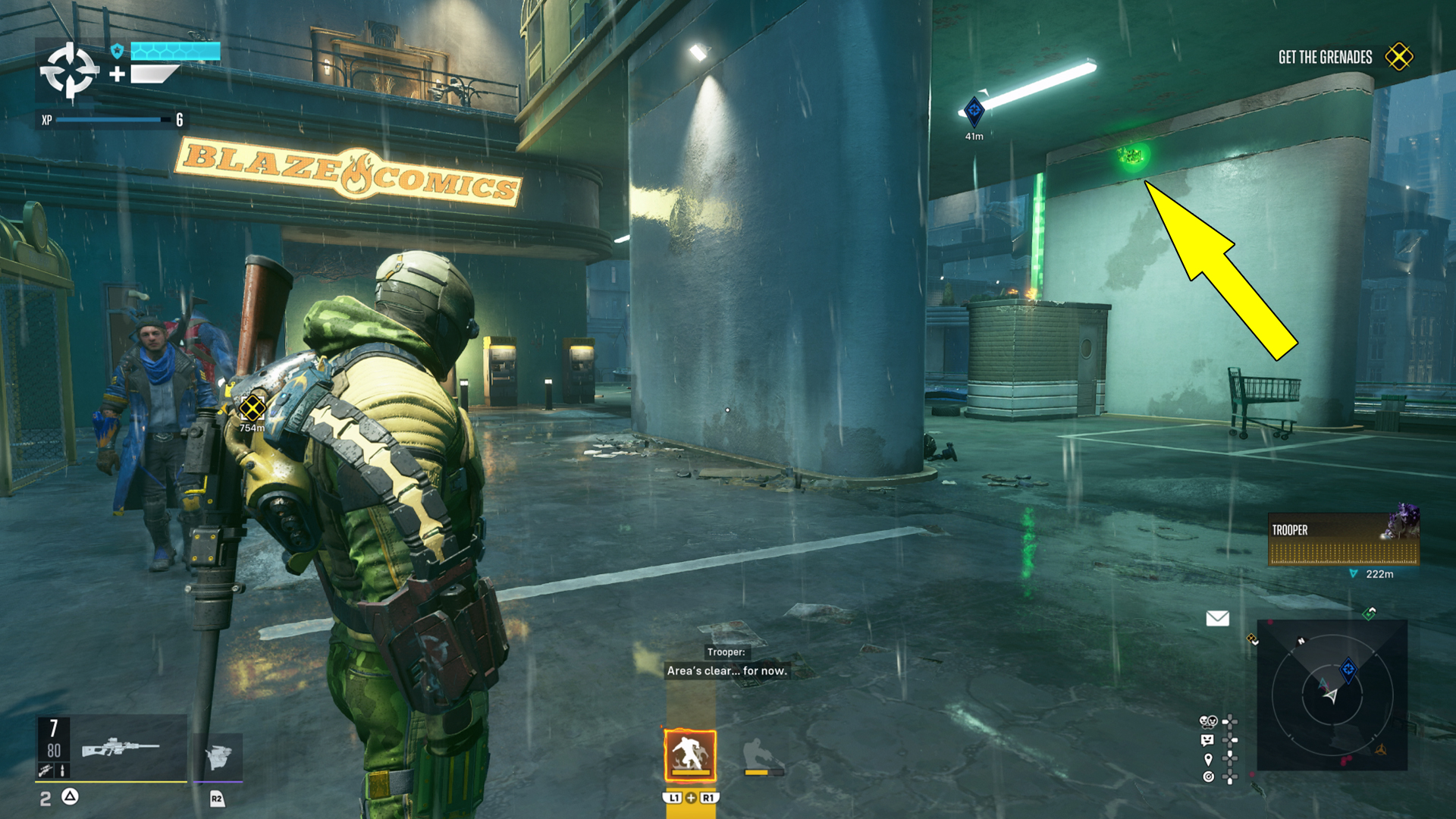Click the blue waypoint marker showing 41m
The image size is (1456, 819).
974,111
